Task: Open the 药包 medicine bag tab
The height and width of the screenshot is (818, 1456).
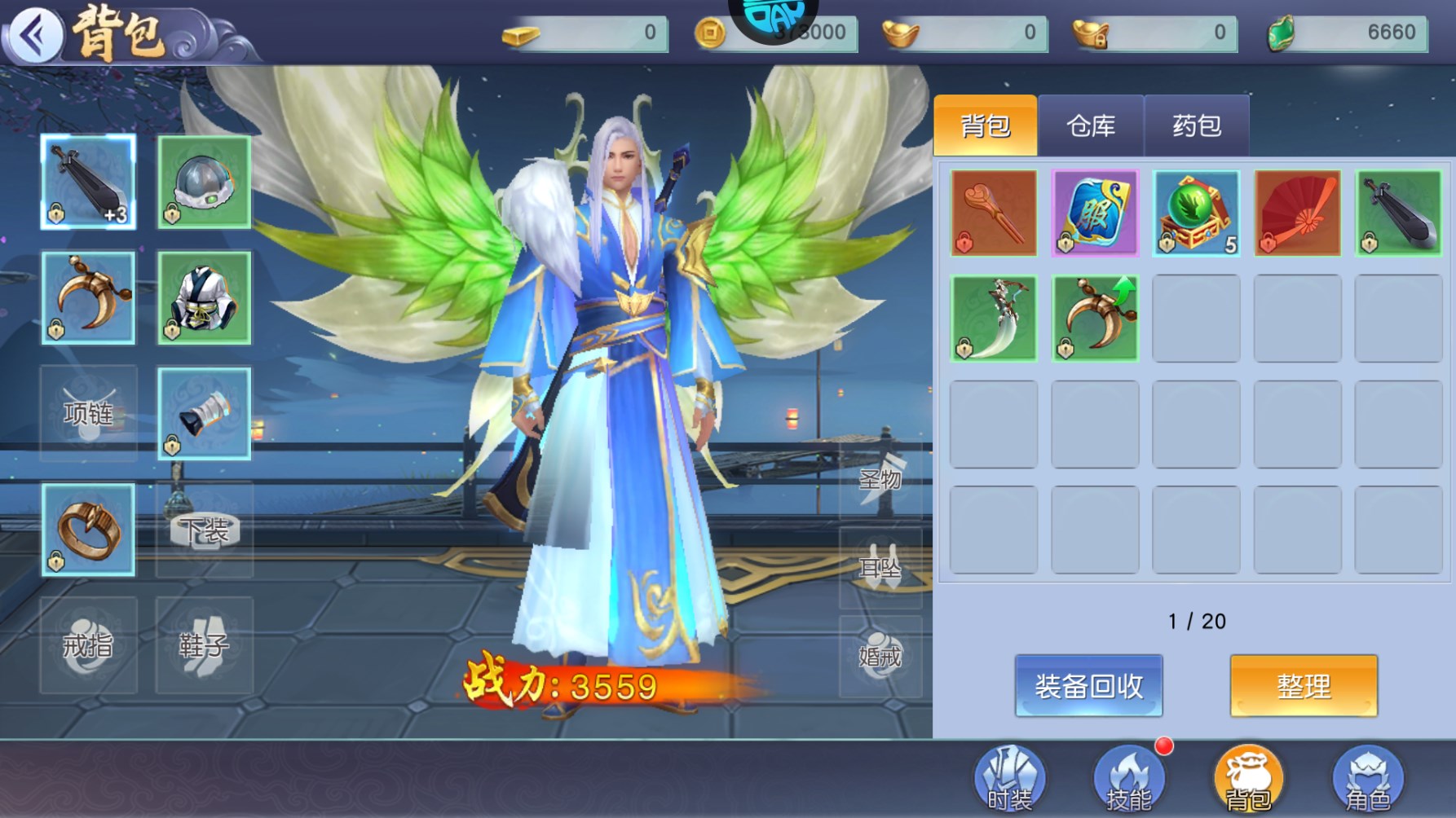Action: coord(1196,125)
